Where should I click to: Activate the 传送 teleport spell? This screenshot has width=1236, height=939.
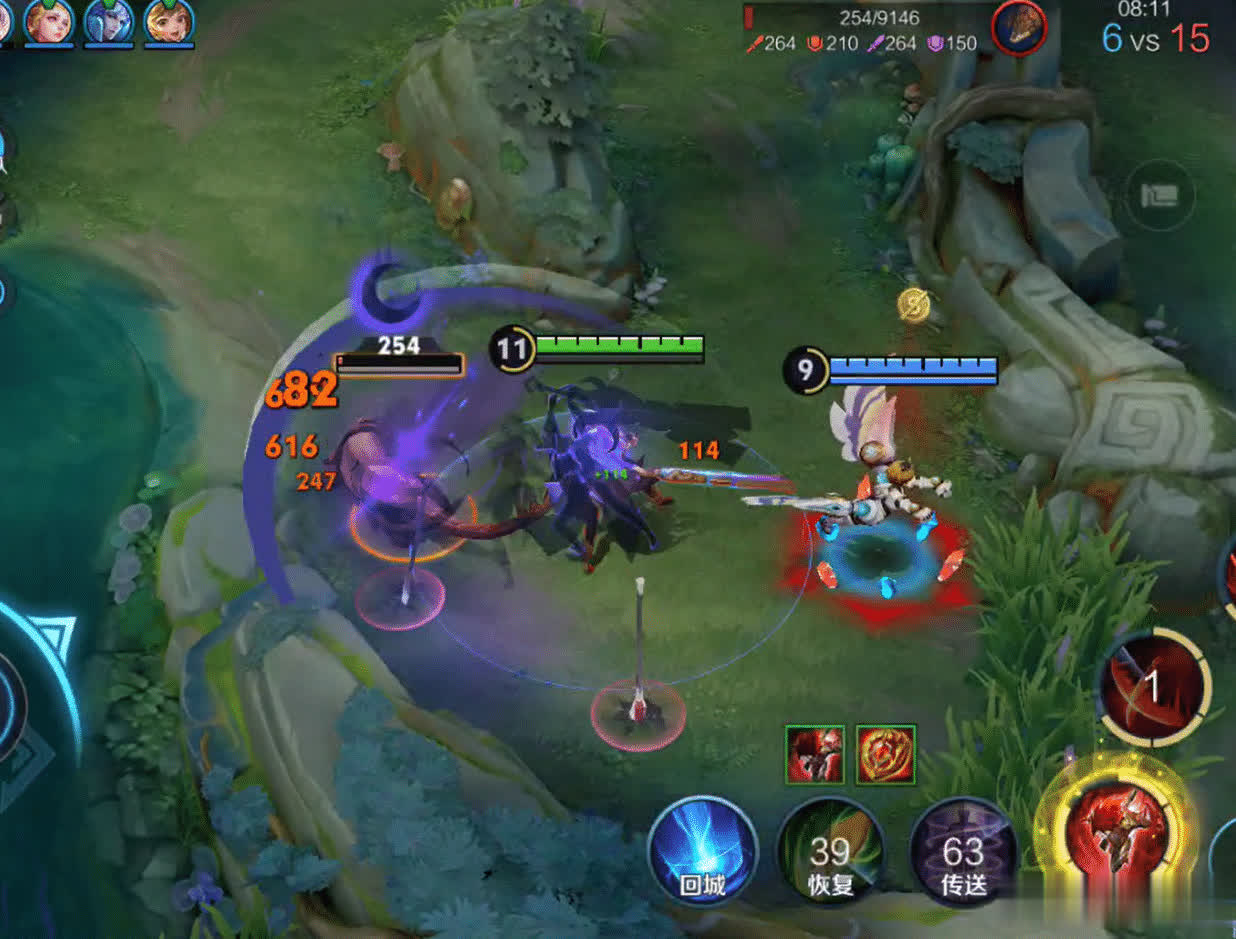963,852
